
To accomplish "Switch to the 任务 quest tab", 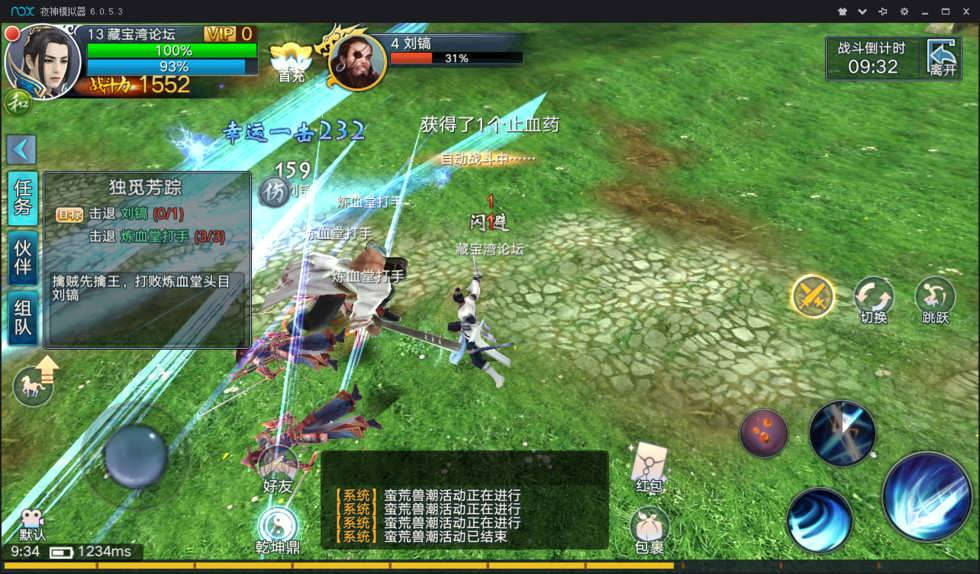I will [23, 199].
